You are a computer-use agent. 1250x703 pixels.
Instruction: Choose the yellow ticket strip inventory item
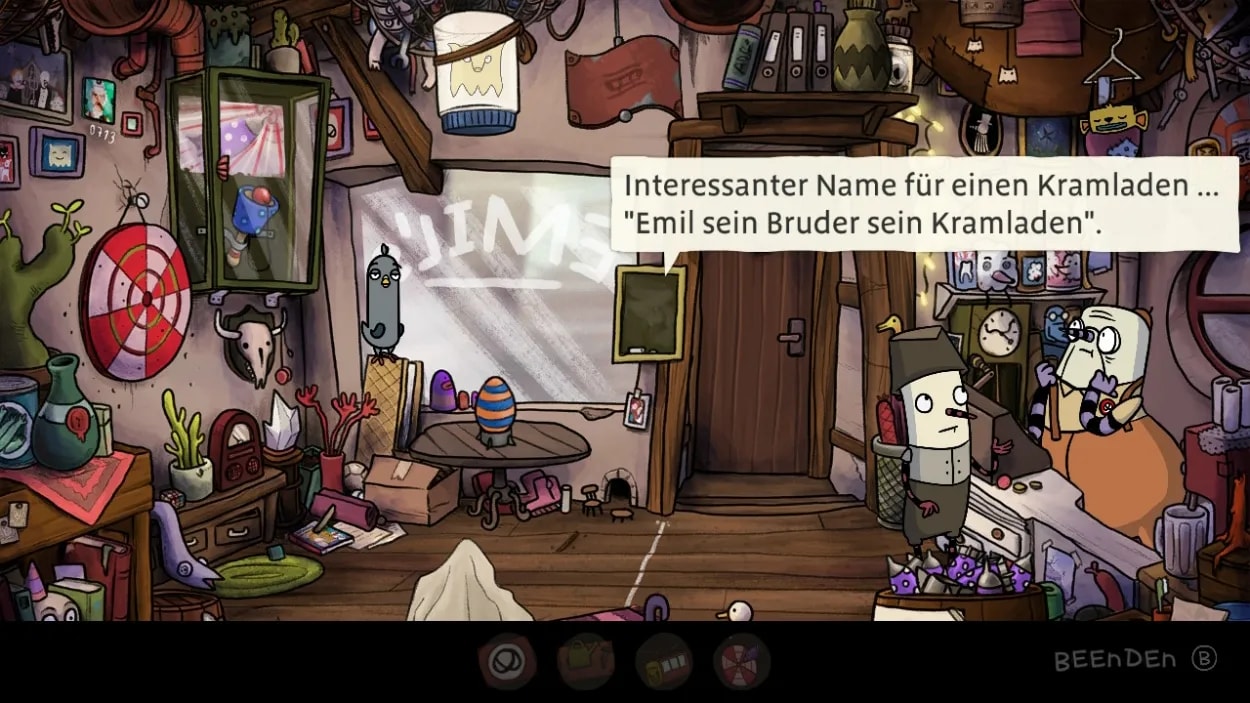click(x=663, y=661)
